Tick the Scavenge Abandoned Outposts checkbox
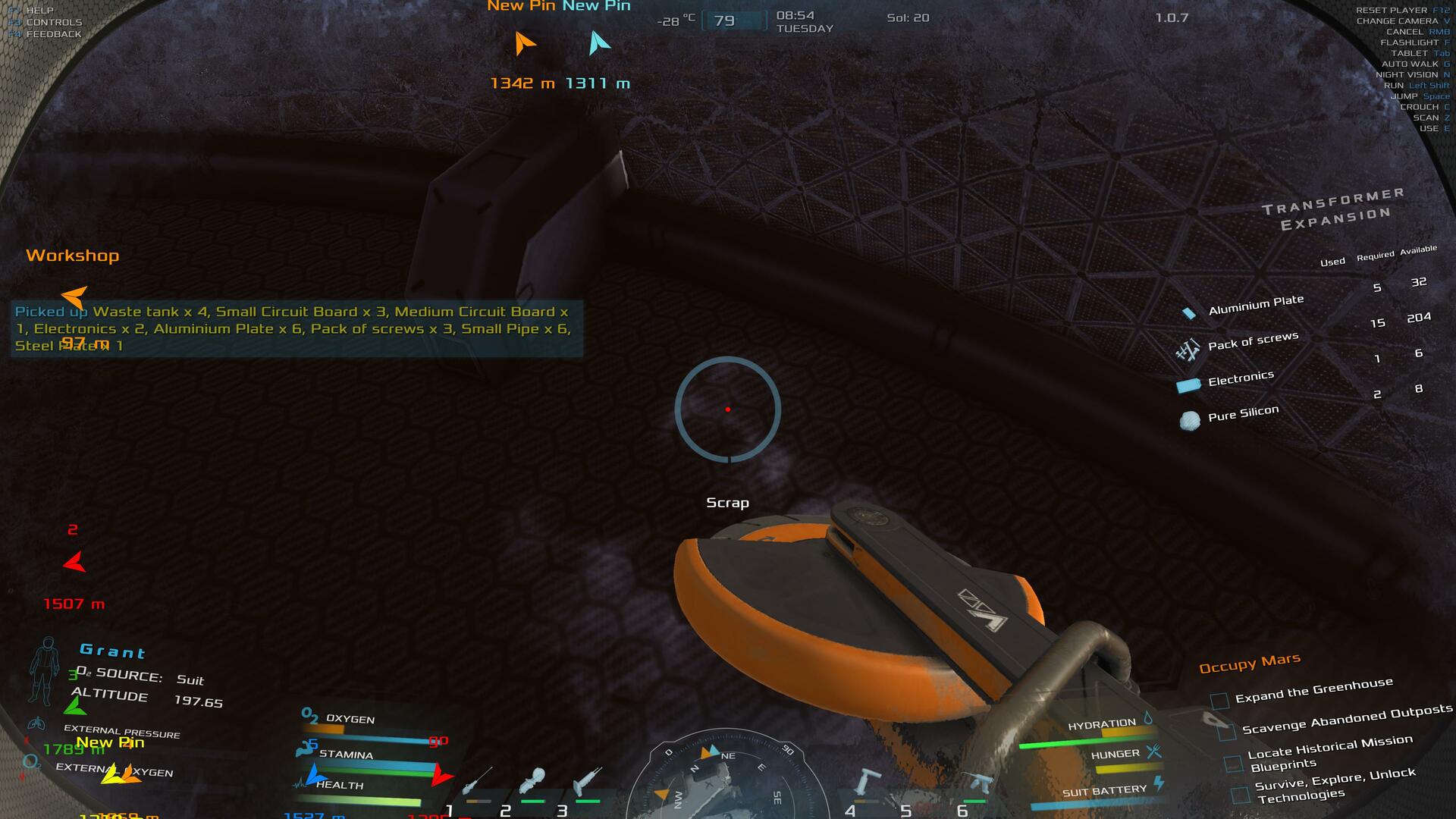The width and height of the screenshot is (1456, 819). click(x=1226, y=733)
